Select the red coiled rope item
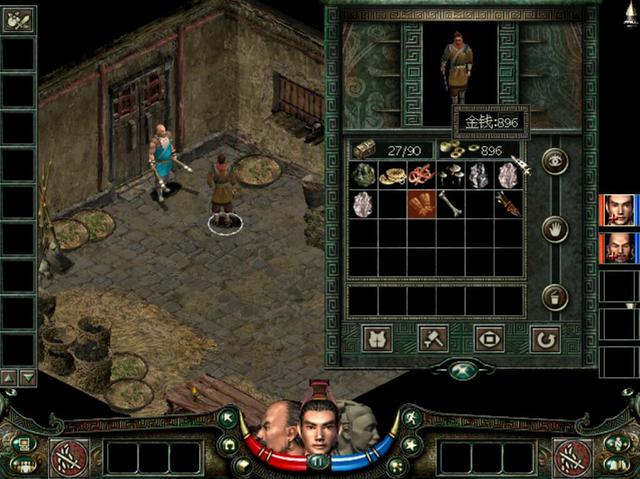Image resolution: width=640 pixels, height=479 pixels. (421, 175)
